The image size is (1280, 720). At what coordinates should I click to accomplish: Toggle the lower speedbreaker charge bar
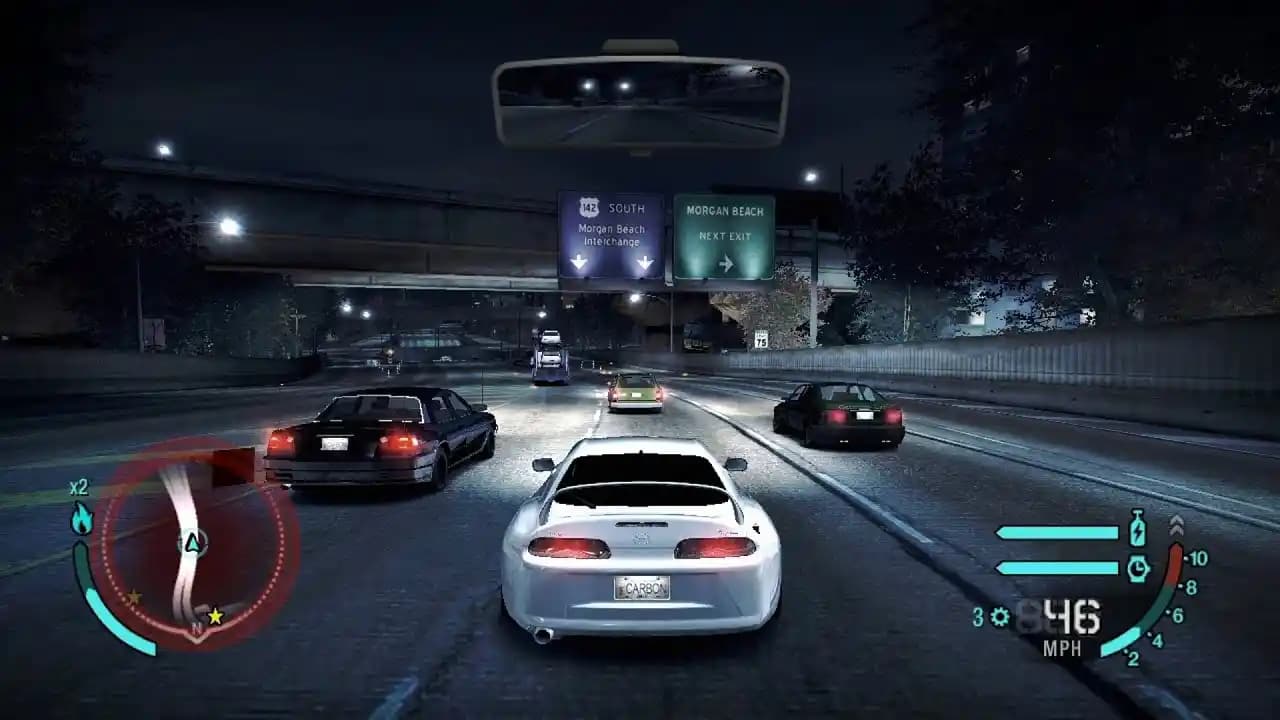pyautogui.click(x=1055, y=567)
